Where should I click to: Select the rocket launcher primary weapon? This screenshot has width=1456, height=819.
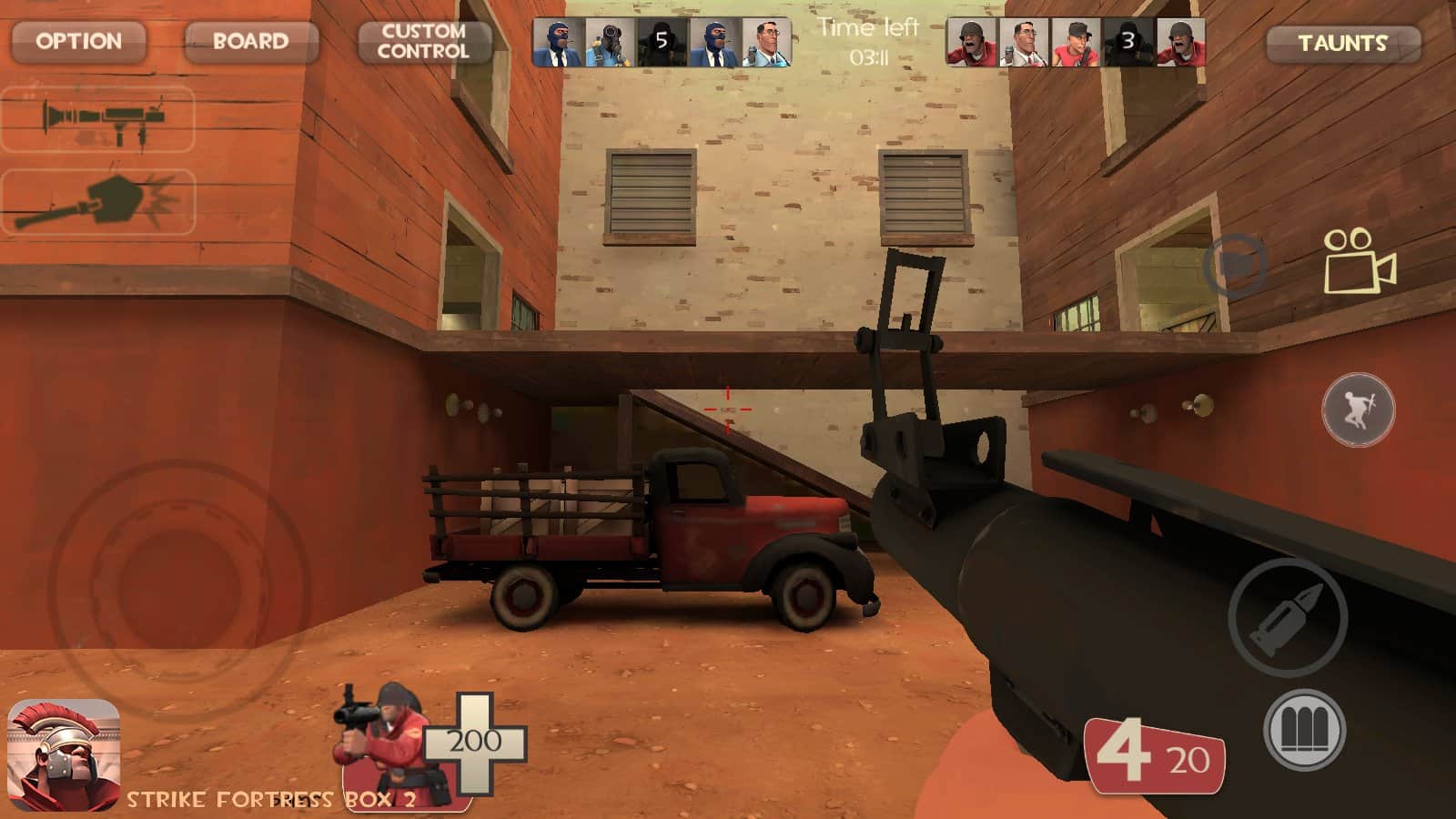(x=100, y=123)
